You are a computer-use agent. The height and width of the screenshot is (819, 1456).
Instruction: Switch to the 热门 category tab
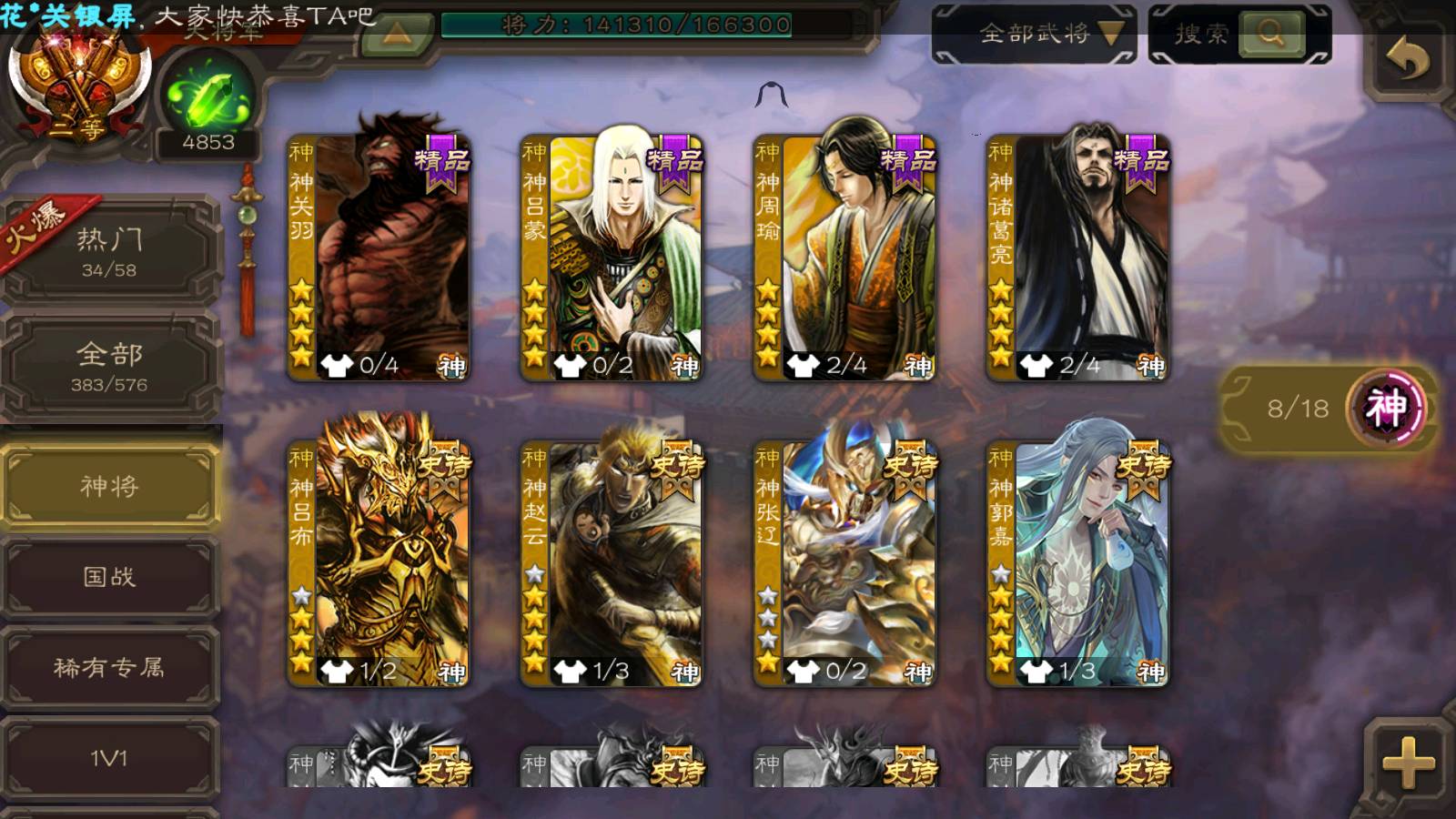tap(109, 252)
